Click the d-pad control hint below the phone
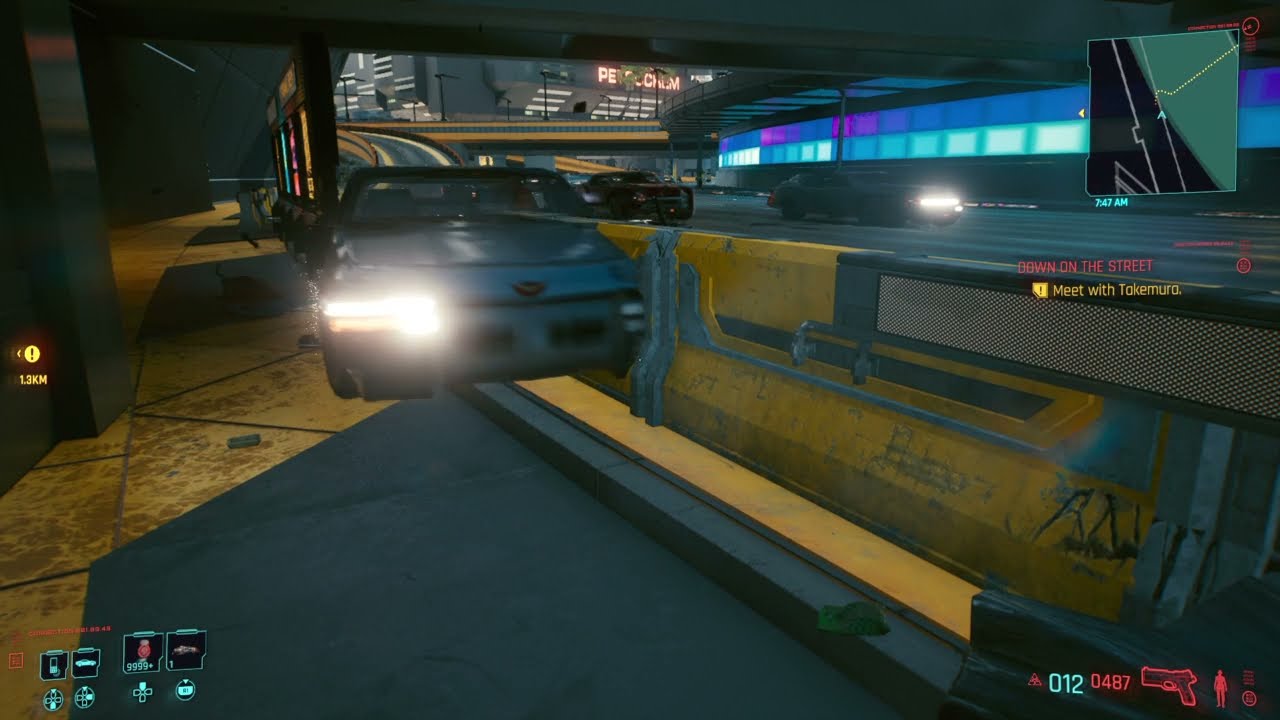The width and height of the screenshot is (1280, 720). coord(54,697)
